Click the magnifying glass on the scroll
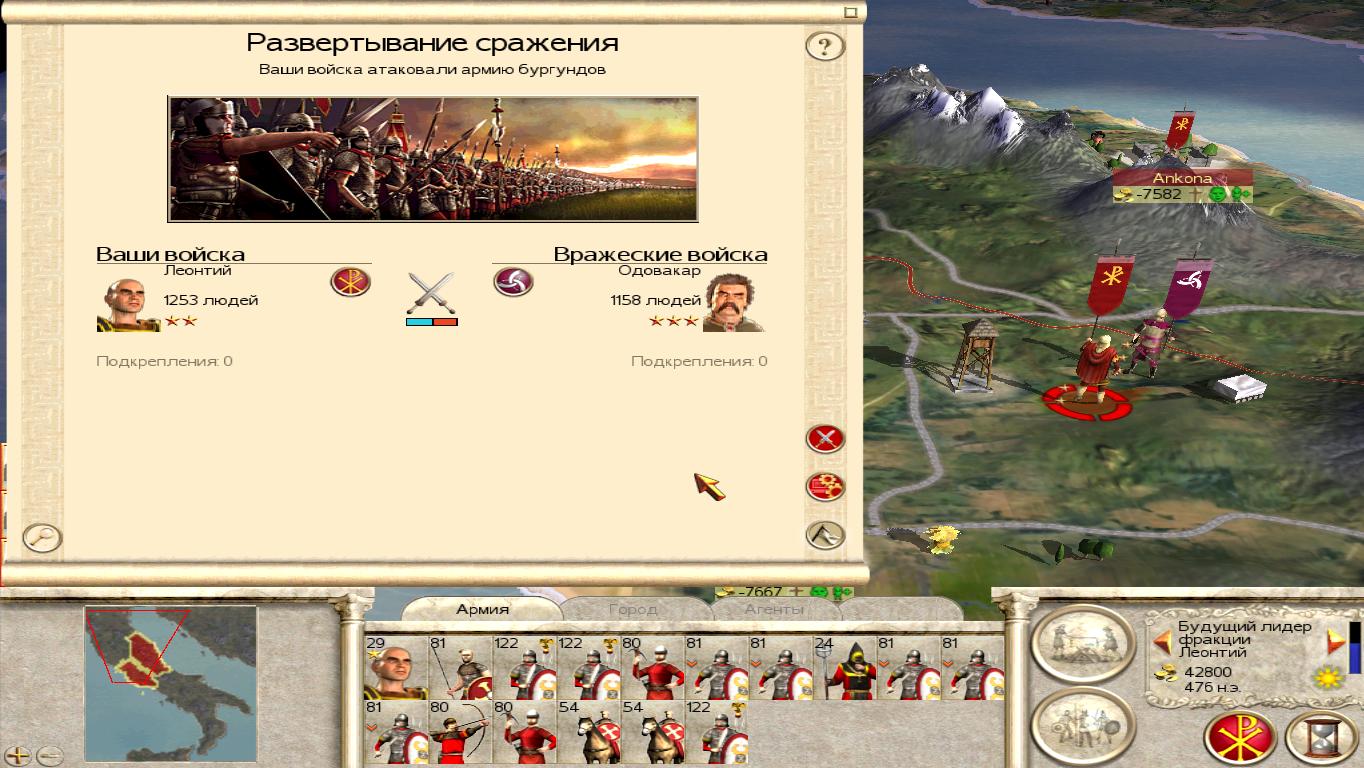The height and width of the screenshot is (768, 1364). coord(42,538)
